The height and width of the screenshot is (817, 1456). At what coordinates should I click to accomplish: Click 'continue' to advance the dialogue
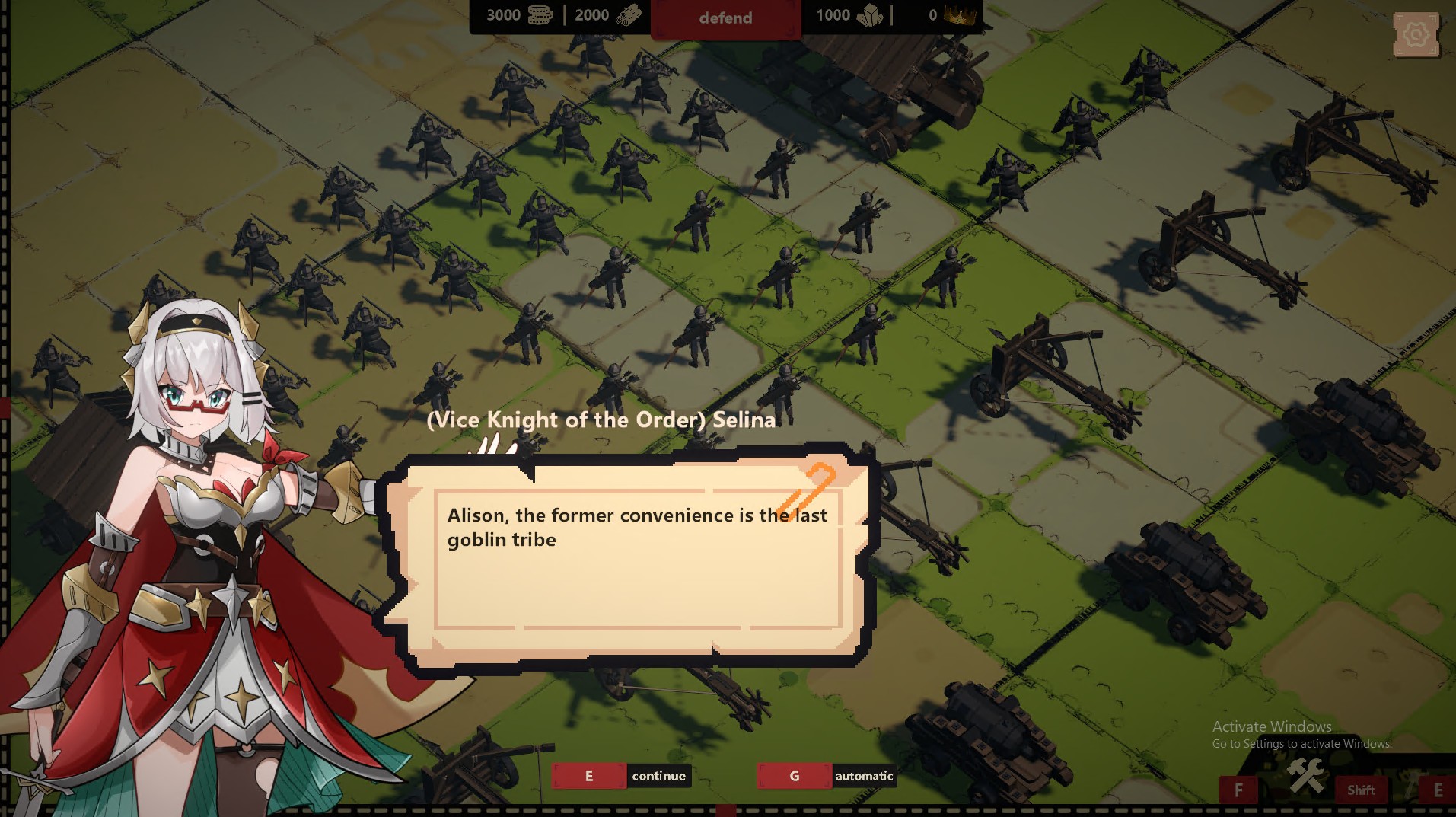[659, 776]
